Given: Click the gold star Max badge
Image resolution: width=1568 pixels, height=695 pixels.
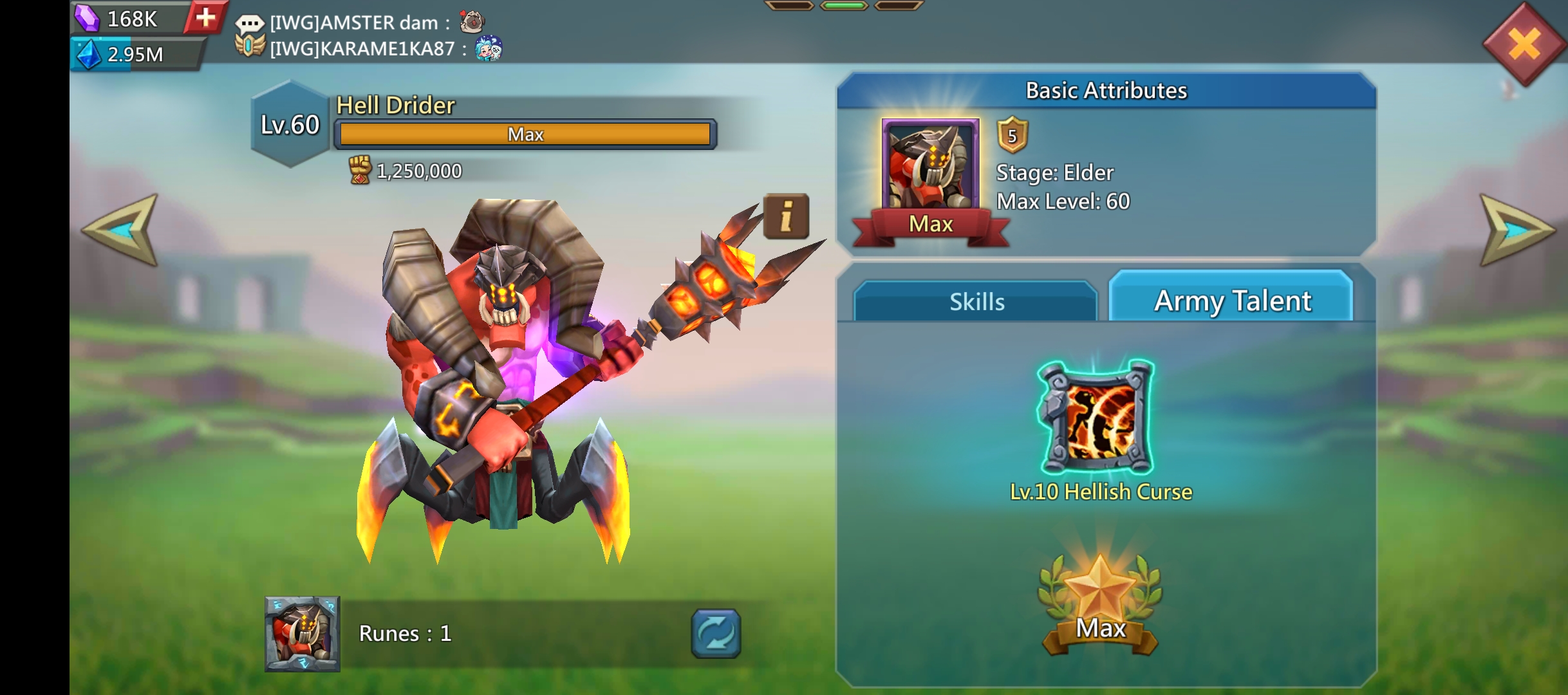Looking at the screenshot, I should click(1100, 605).
